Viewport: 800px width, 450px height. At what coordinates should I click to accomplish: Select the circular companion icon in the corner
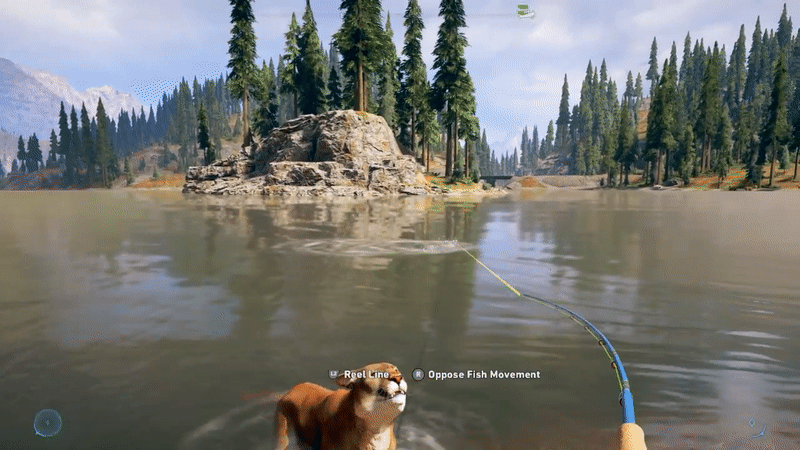(47, 422)
